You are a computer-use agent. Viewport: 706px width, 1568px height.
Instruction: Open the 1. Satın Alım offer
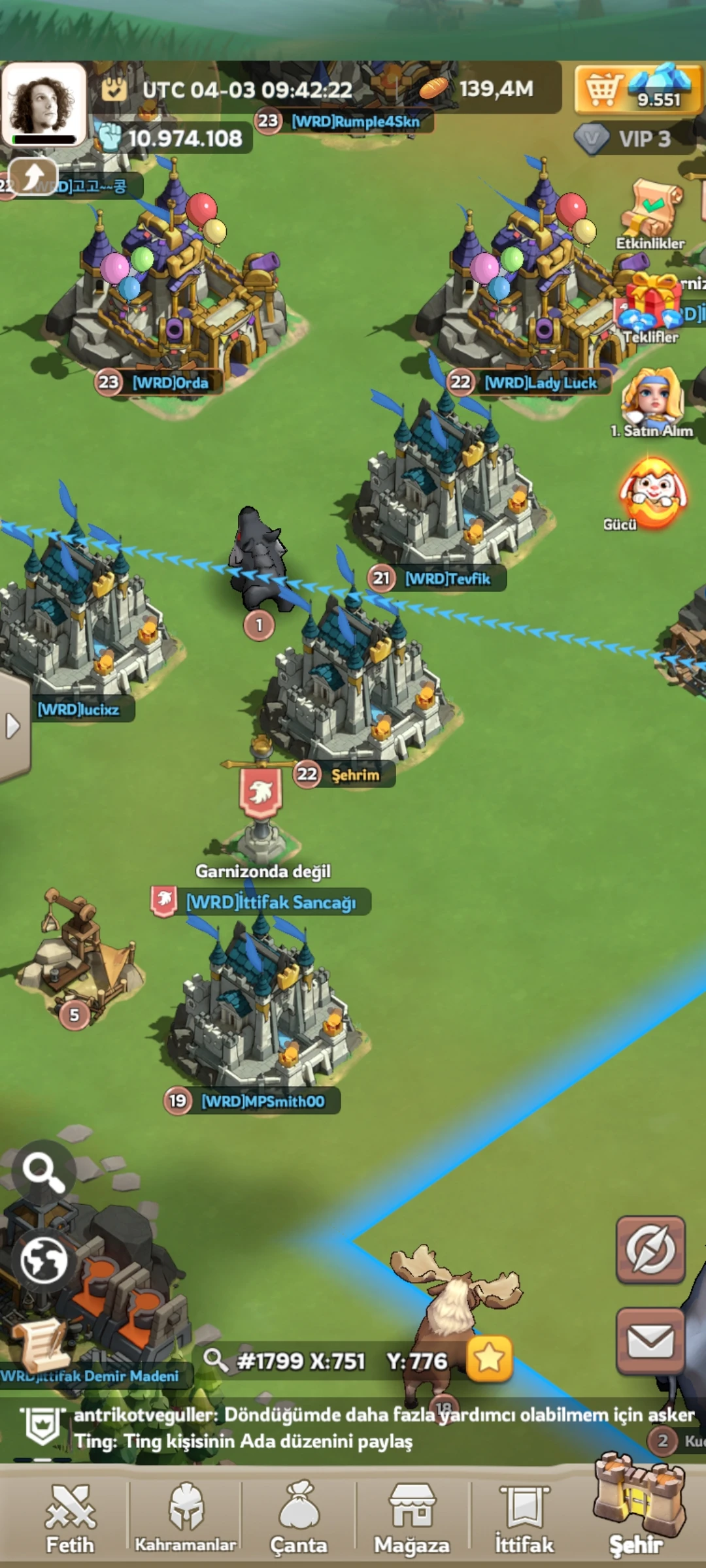click(x=652, y=400)
